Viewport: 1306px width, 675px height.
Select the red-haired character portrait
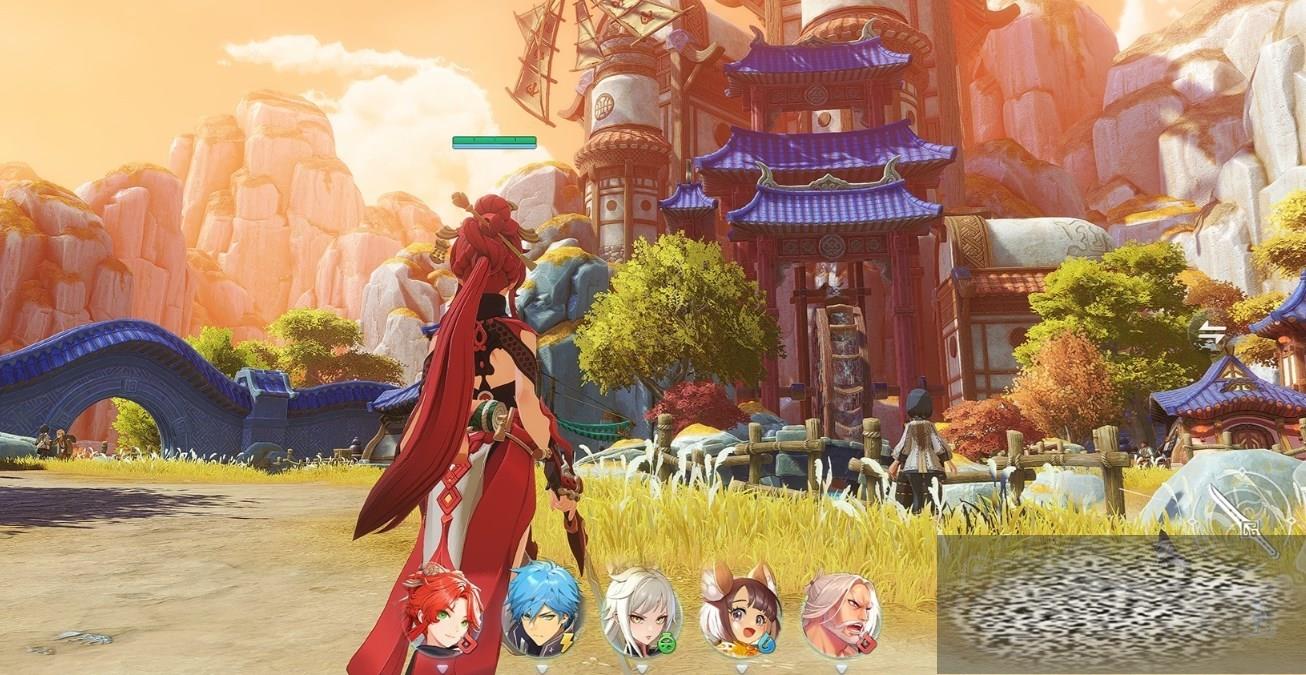441,610
